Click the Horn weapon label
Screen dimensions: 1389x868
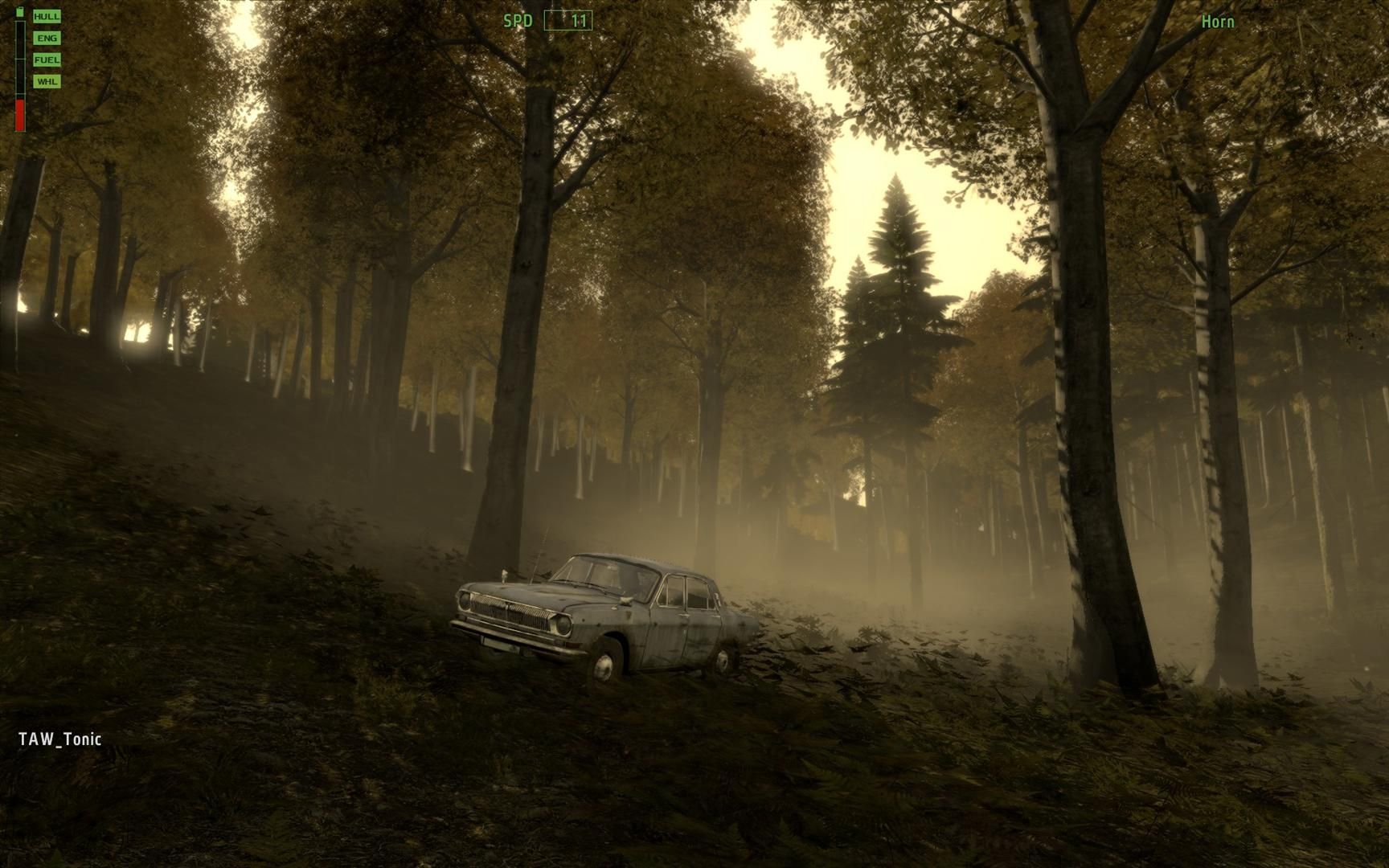pos(1218,22)
